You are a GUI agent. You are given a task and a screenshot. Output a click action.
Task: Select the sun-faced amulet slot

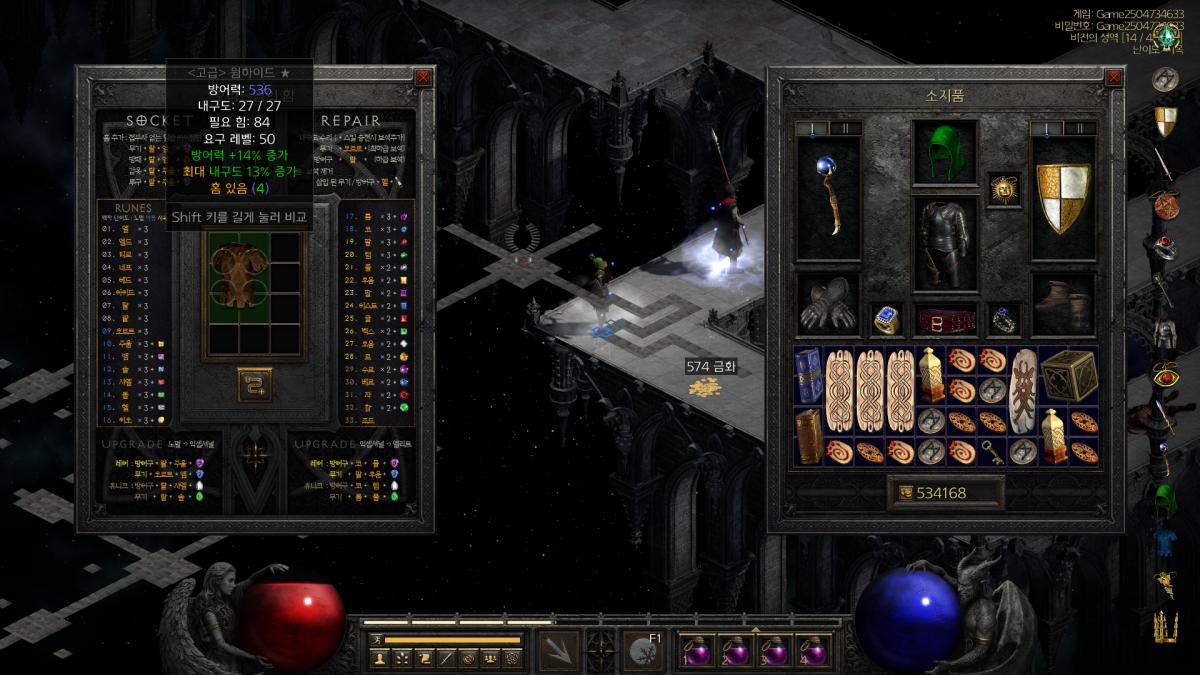point(1003,188)
